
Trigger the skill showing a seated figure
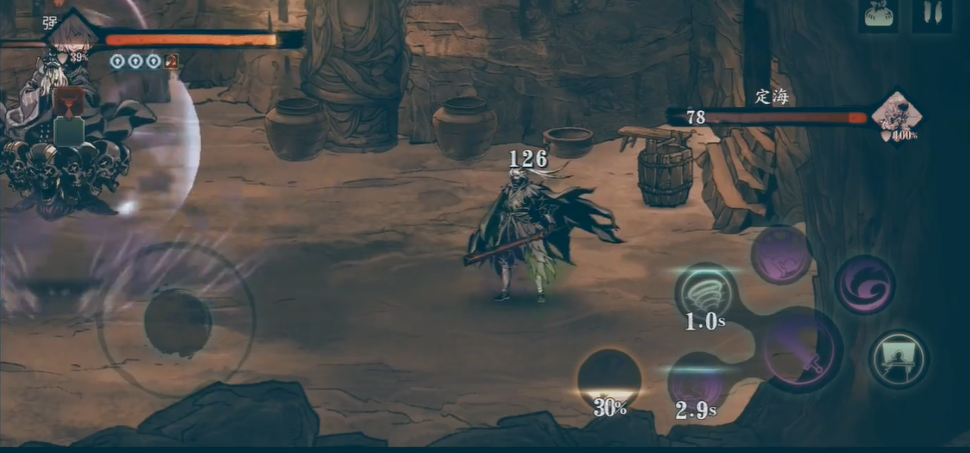click(x=898, y=359)
